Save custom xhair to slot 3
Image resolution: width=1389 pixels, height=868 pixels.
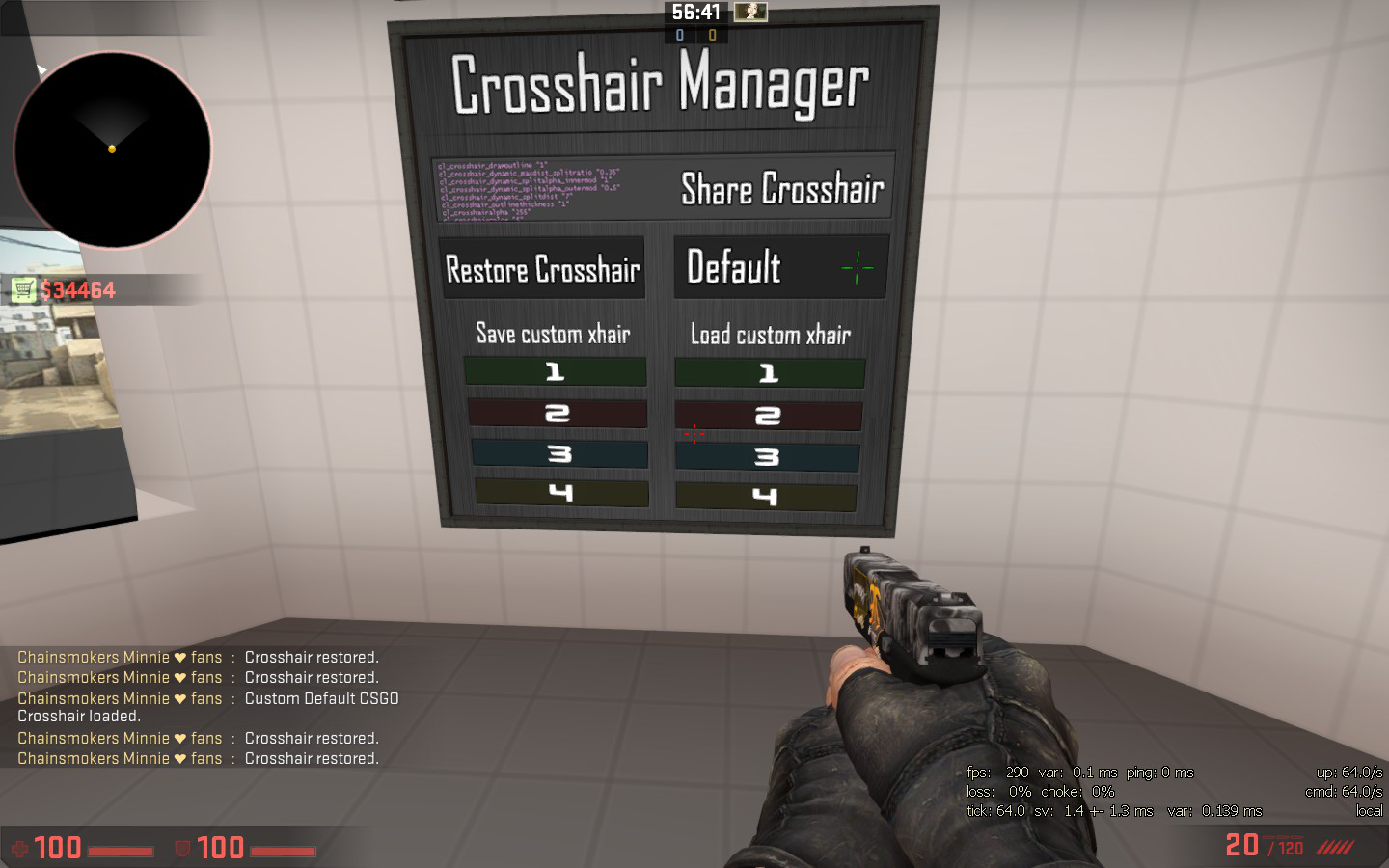558,453
